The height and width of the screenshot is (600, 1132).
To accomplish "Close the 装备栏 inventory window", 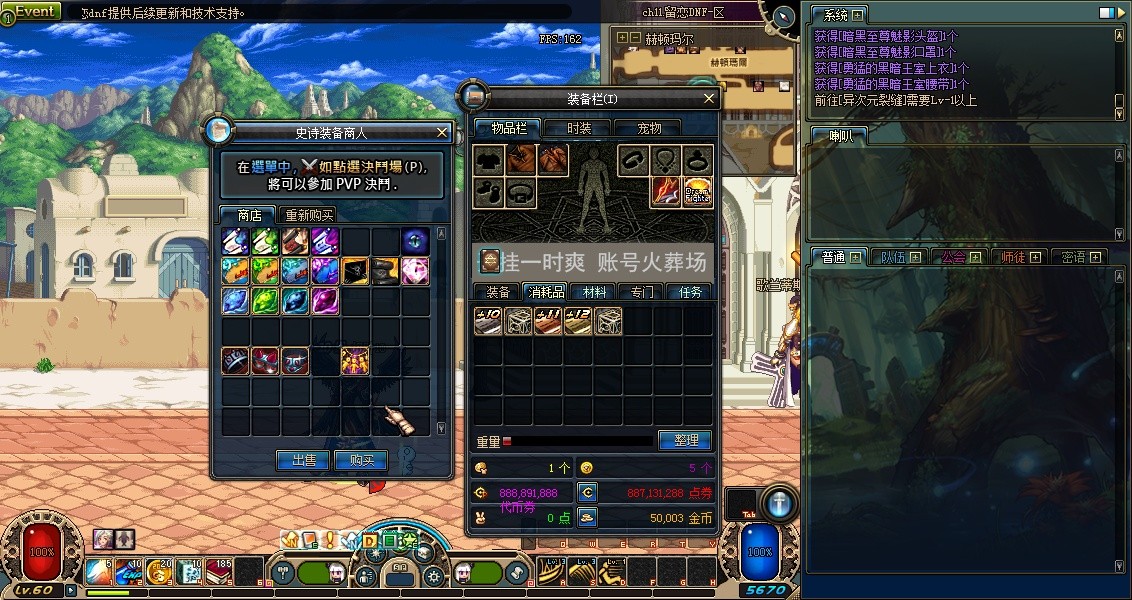I will [709, 98].
